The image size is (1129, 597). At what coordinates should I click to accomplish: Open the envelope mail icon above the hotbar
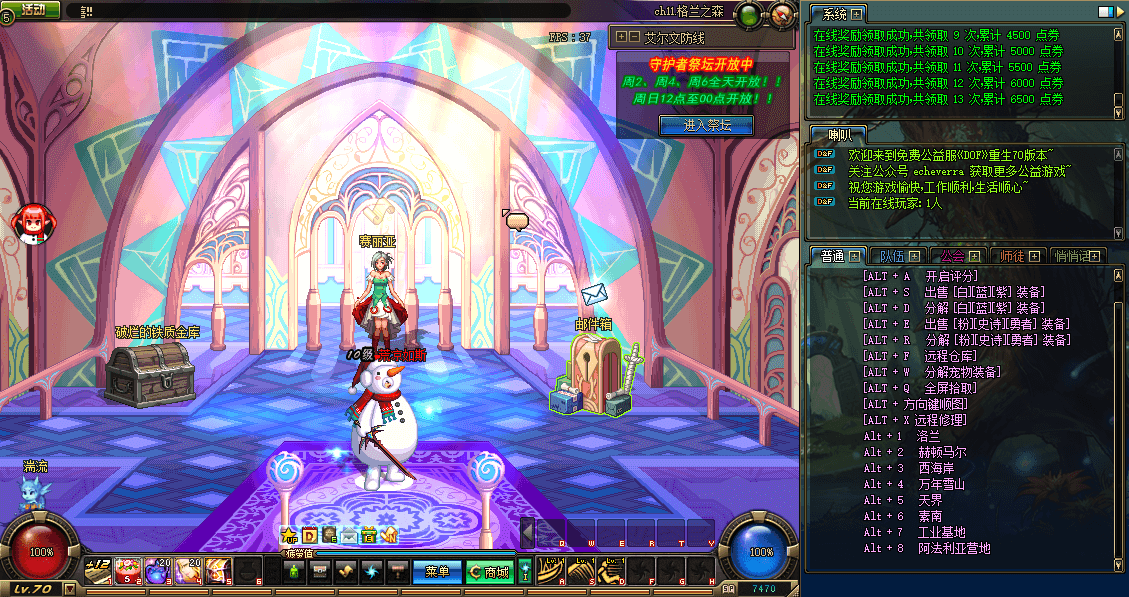point(349,536)
